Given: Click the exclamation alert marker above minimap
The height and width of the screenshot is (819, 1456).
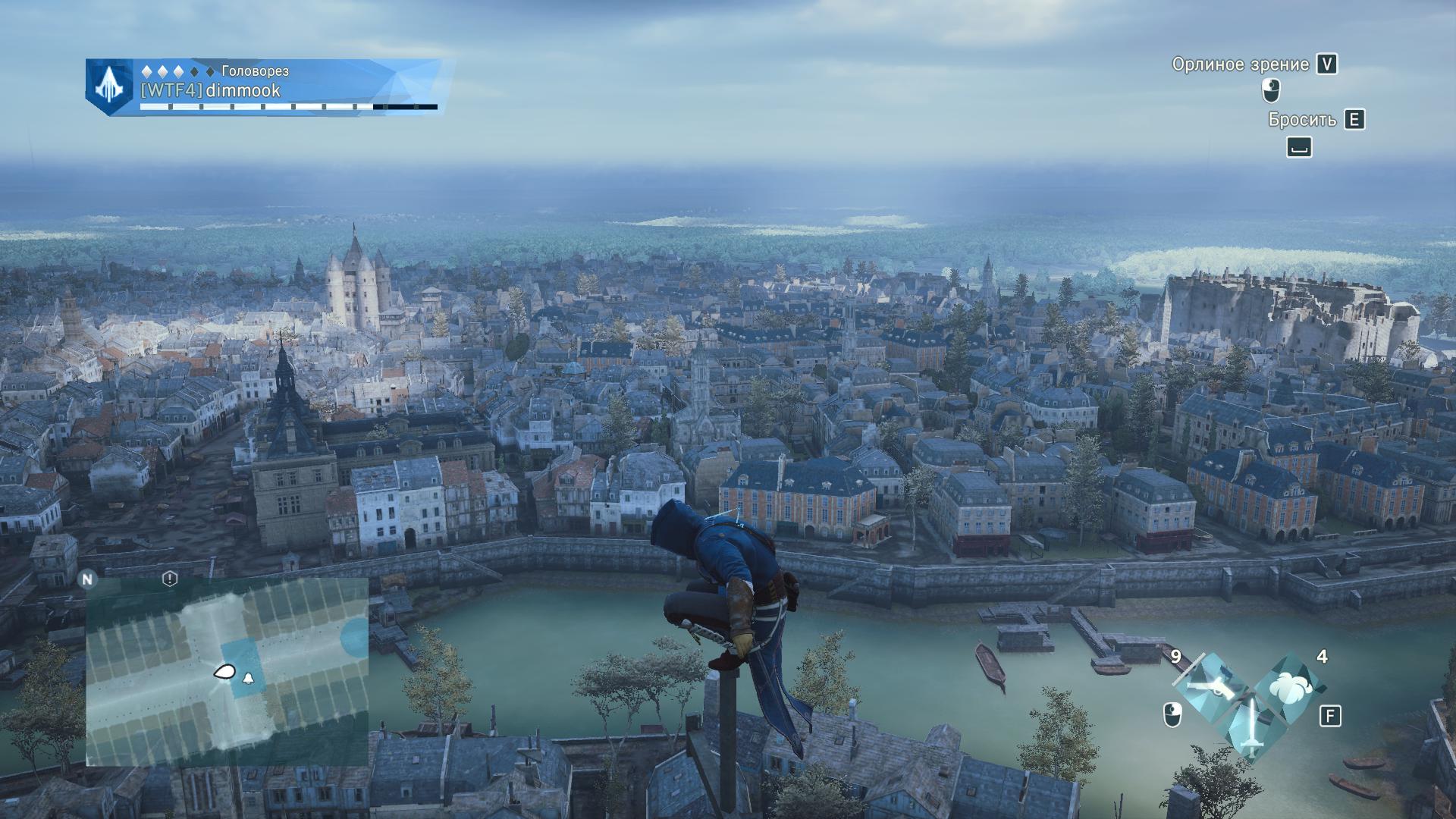Looking at the screenshot, I should click(170, 579).
